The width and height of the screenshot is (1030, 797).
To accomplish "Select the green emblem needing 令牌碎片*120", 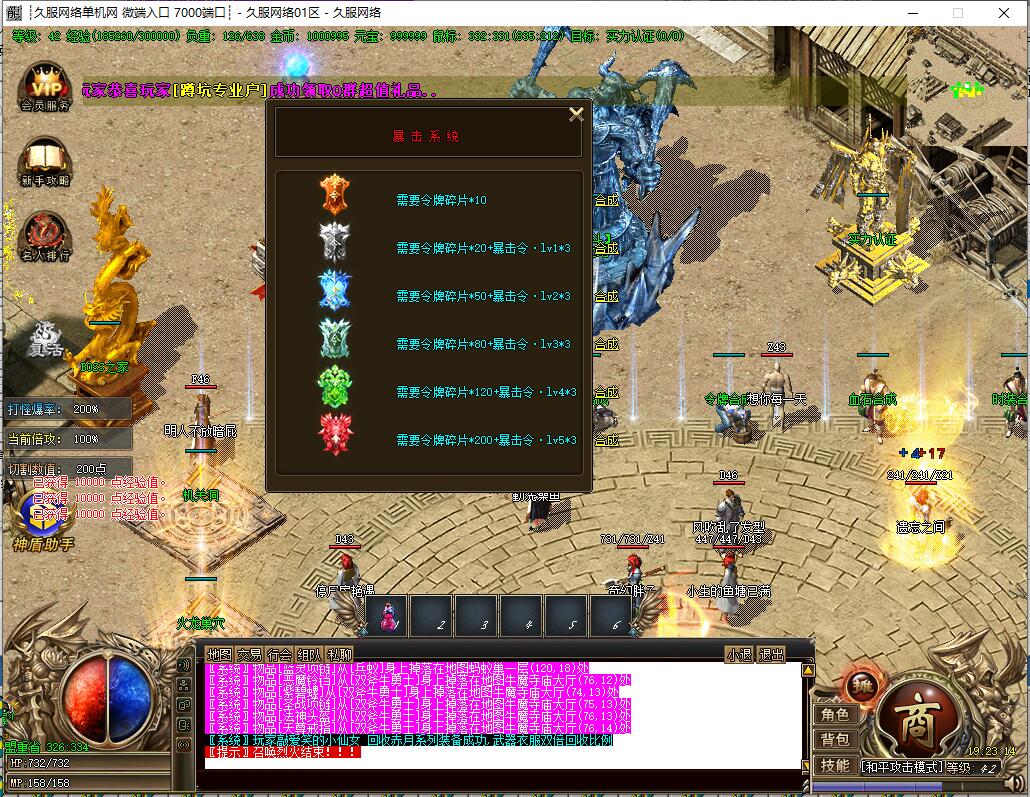I will (x=333, y=387).
